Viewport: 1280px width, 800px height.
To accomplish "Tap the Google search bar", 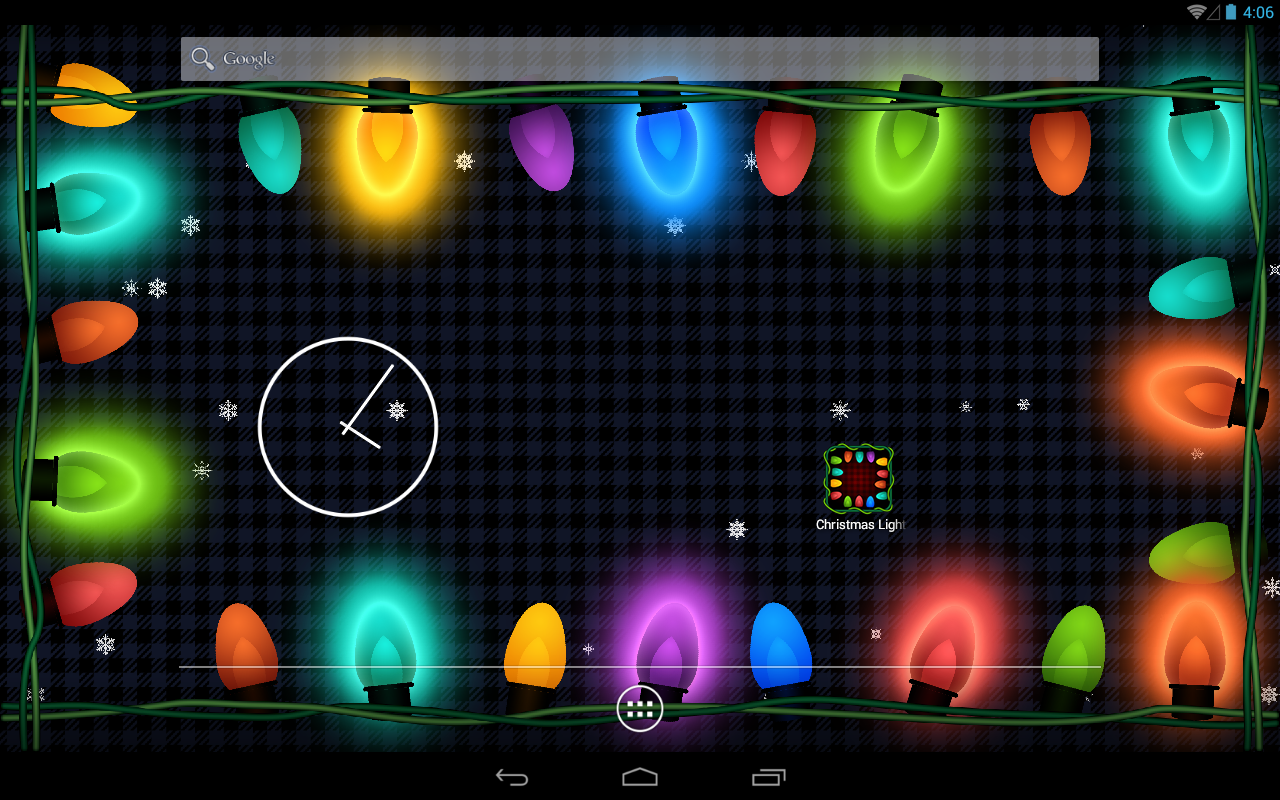I will pyautogui.click(x=640, y=58).
